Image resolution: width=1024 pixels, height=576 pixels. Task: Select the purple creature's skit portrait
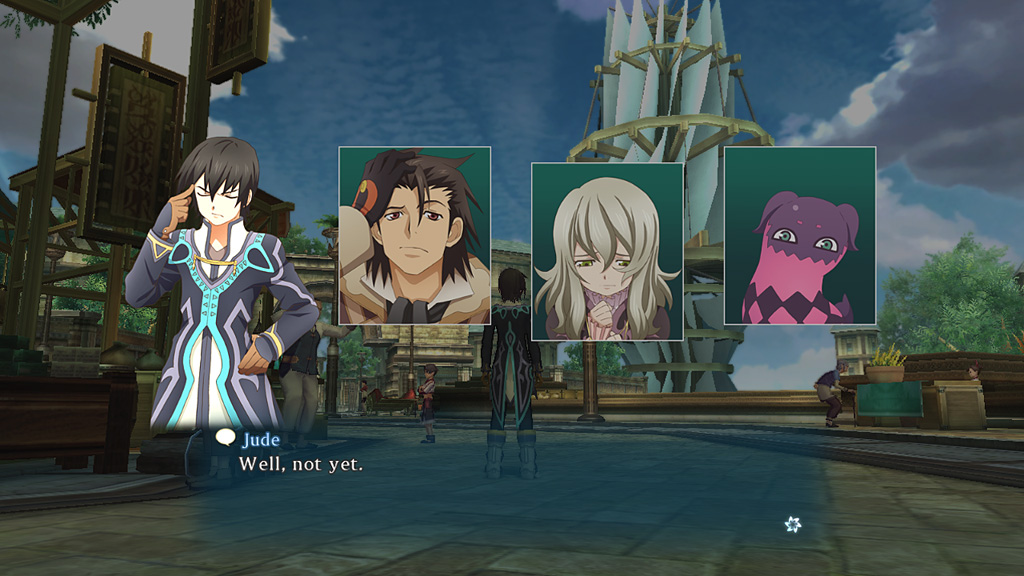[800, 236]
